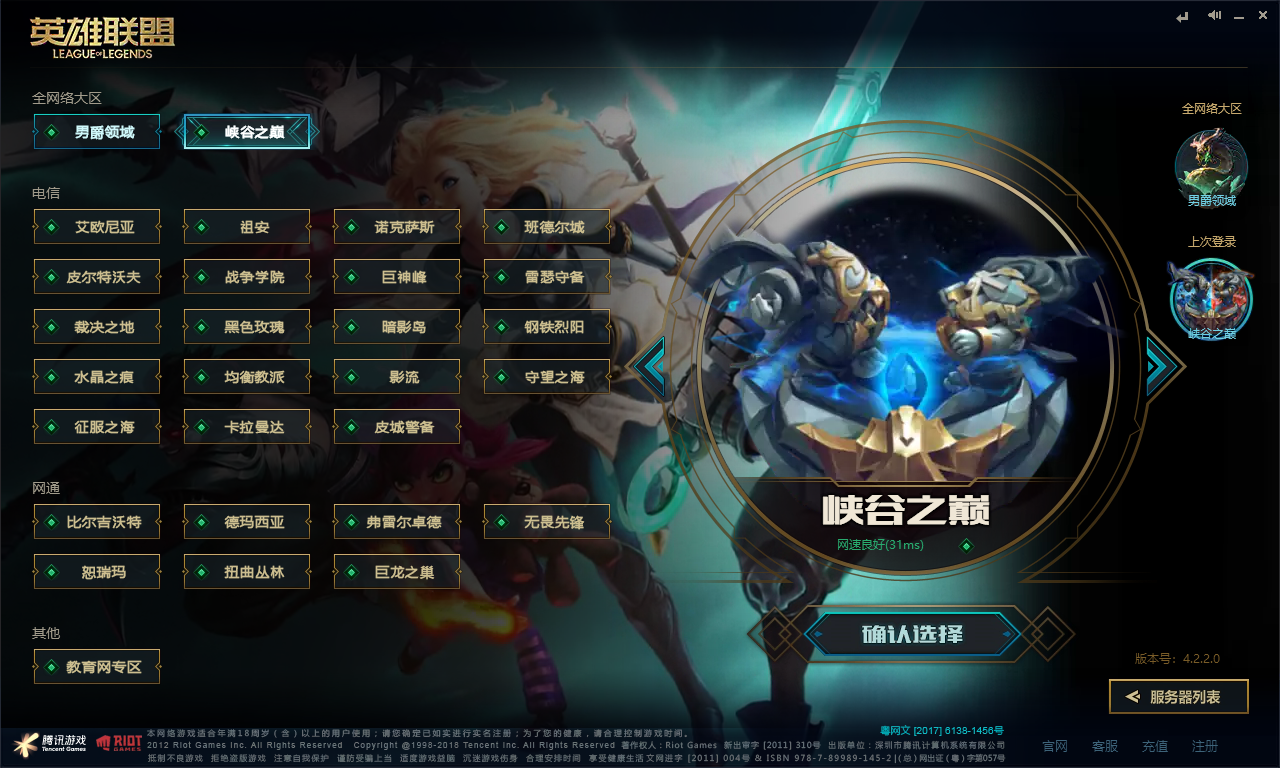Open the 充值 recharge page

click(x=1154, y=745)
